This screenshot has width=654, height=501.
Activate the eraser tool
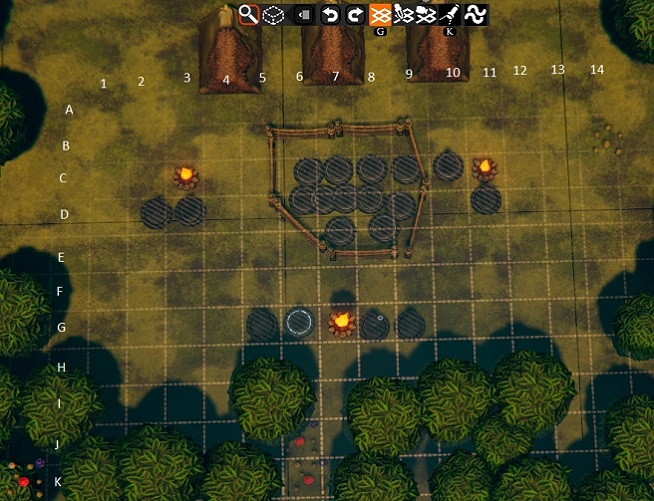[303, 14]
